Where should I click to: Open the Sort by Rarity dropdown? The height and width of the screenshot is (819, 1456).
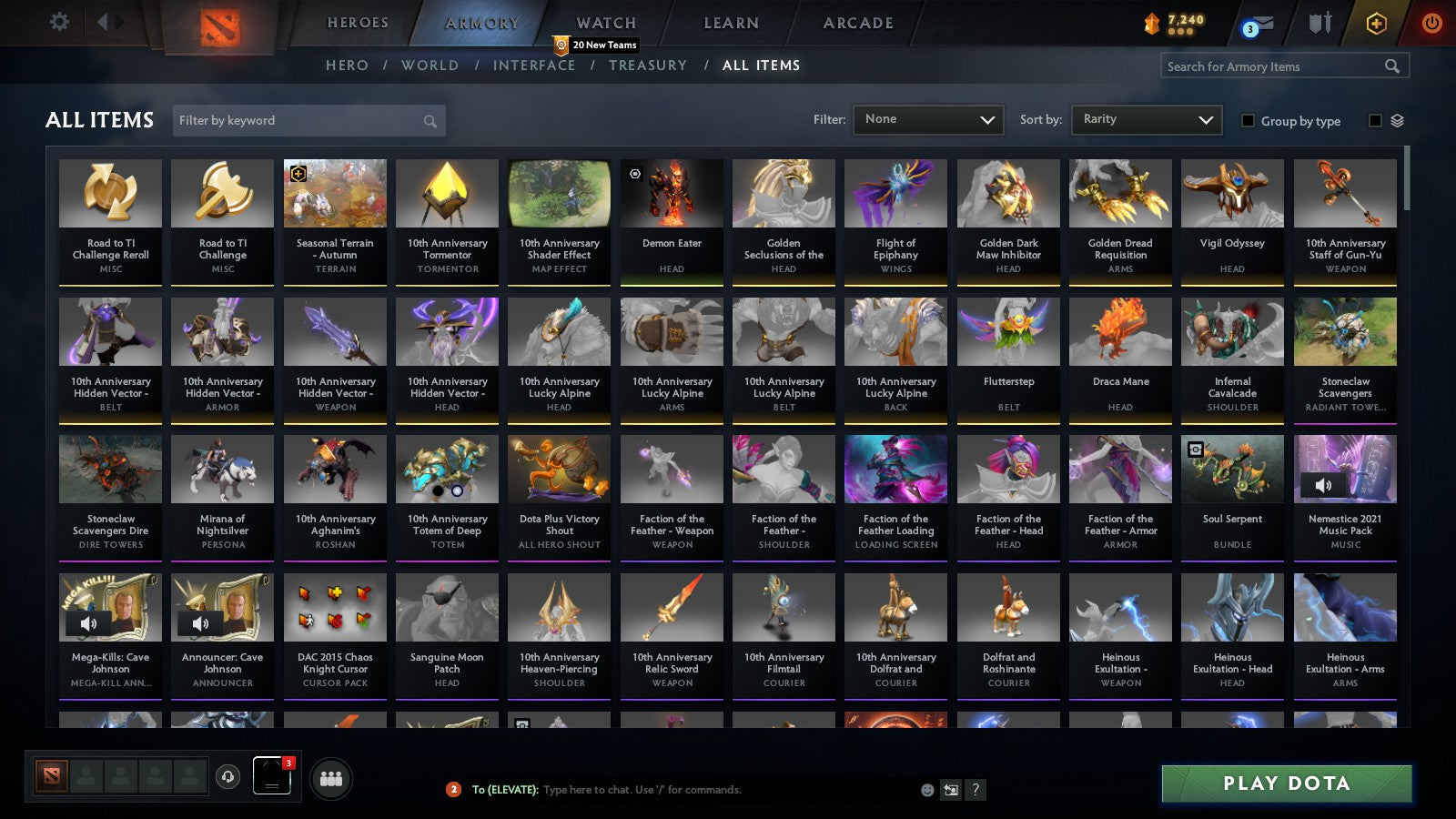pyautogui.click(x=1146, y=118)
